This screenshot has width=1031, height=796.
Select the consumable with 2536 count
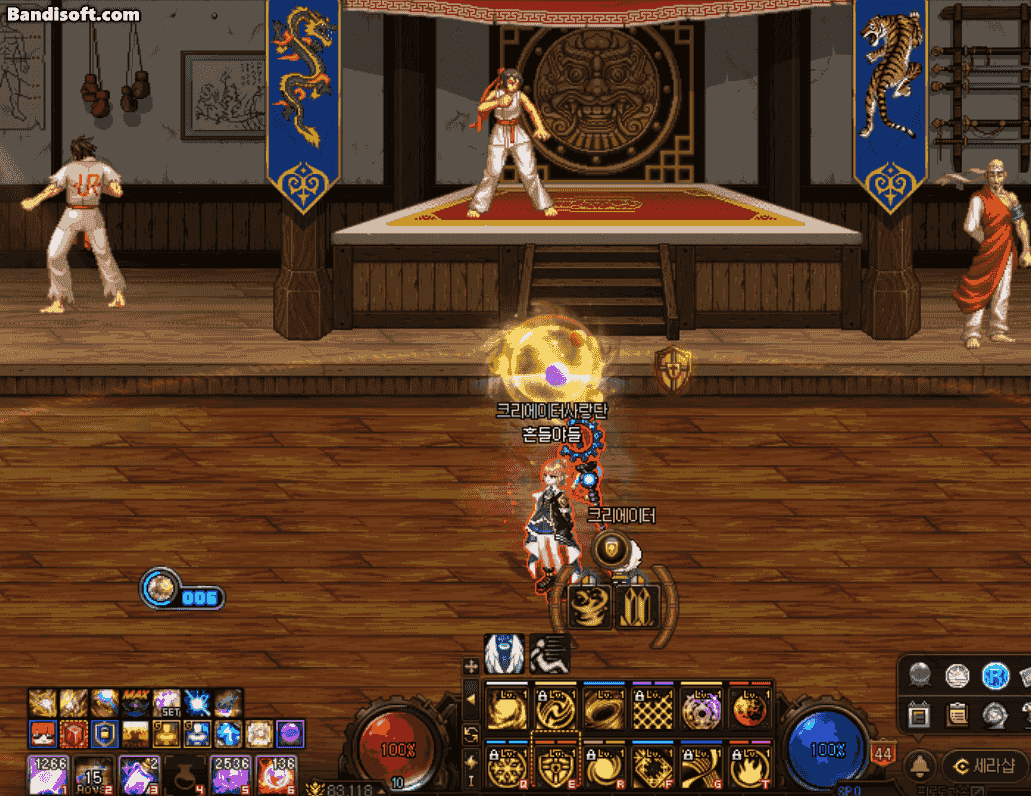click(x=229, y=775)
